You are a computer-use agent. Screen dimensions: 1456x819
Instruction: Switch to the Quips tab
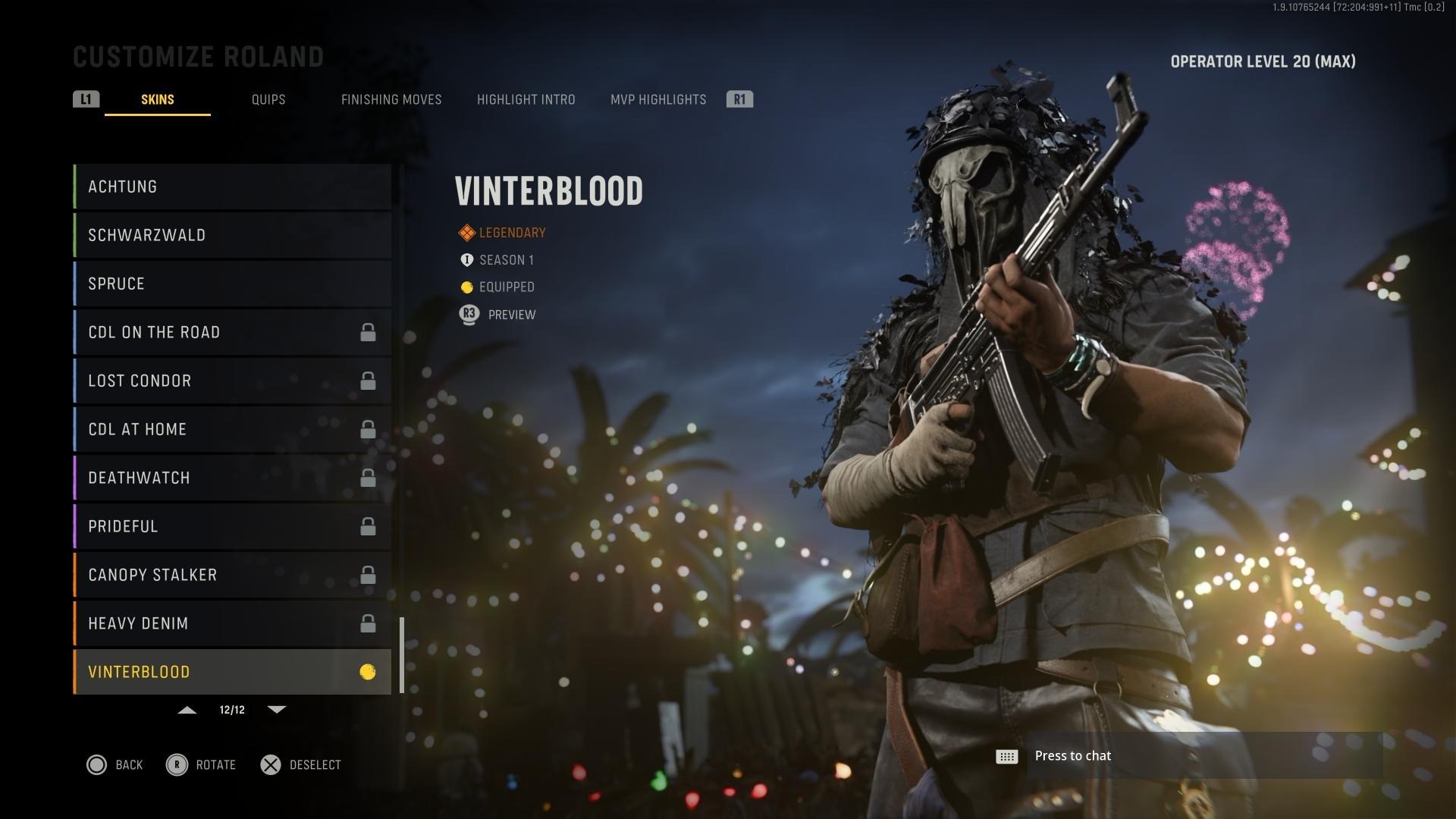268,99
